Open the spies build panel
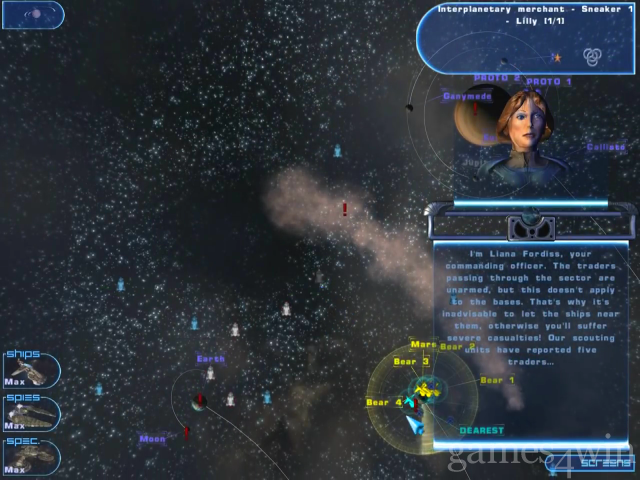 pos(30,413)
